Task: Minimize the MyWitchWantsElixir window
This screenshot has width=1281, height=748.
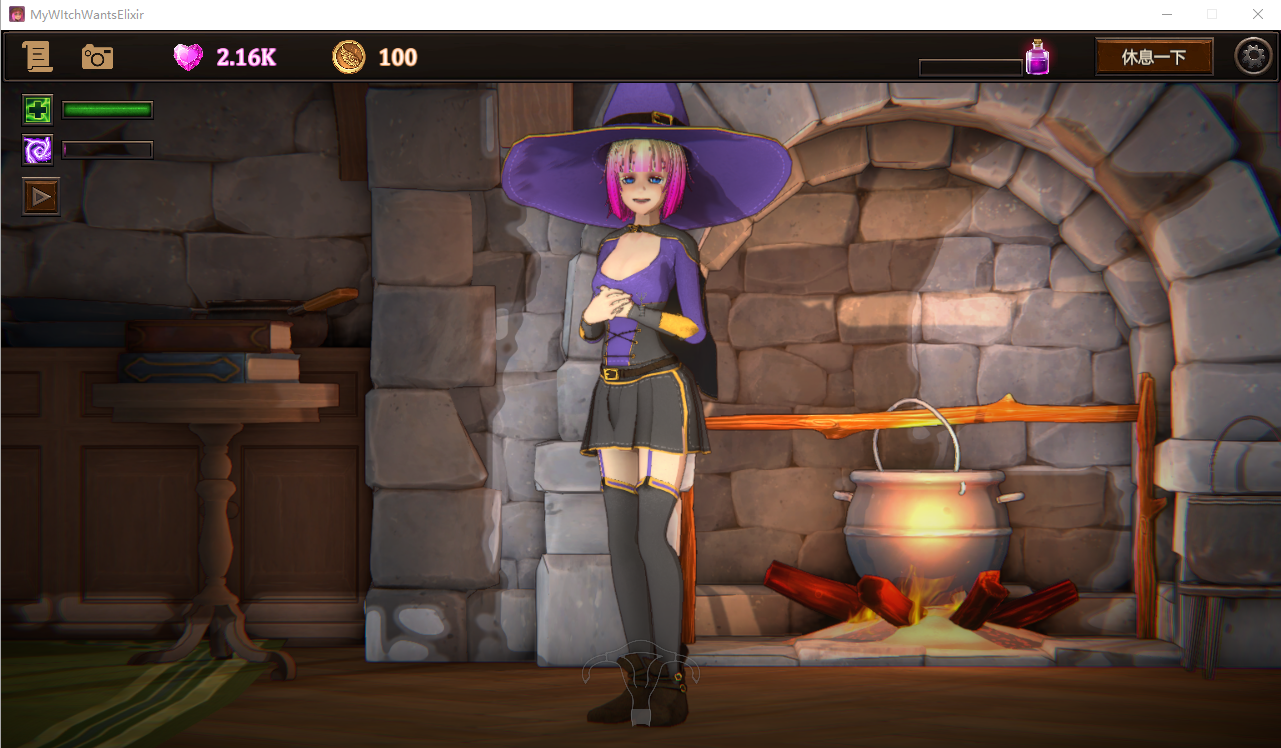Action: click(x=1166, y=14)
